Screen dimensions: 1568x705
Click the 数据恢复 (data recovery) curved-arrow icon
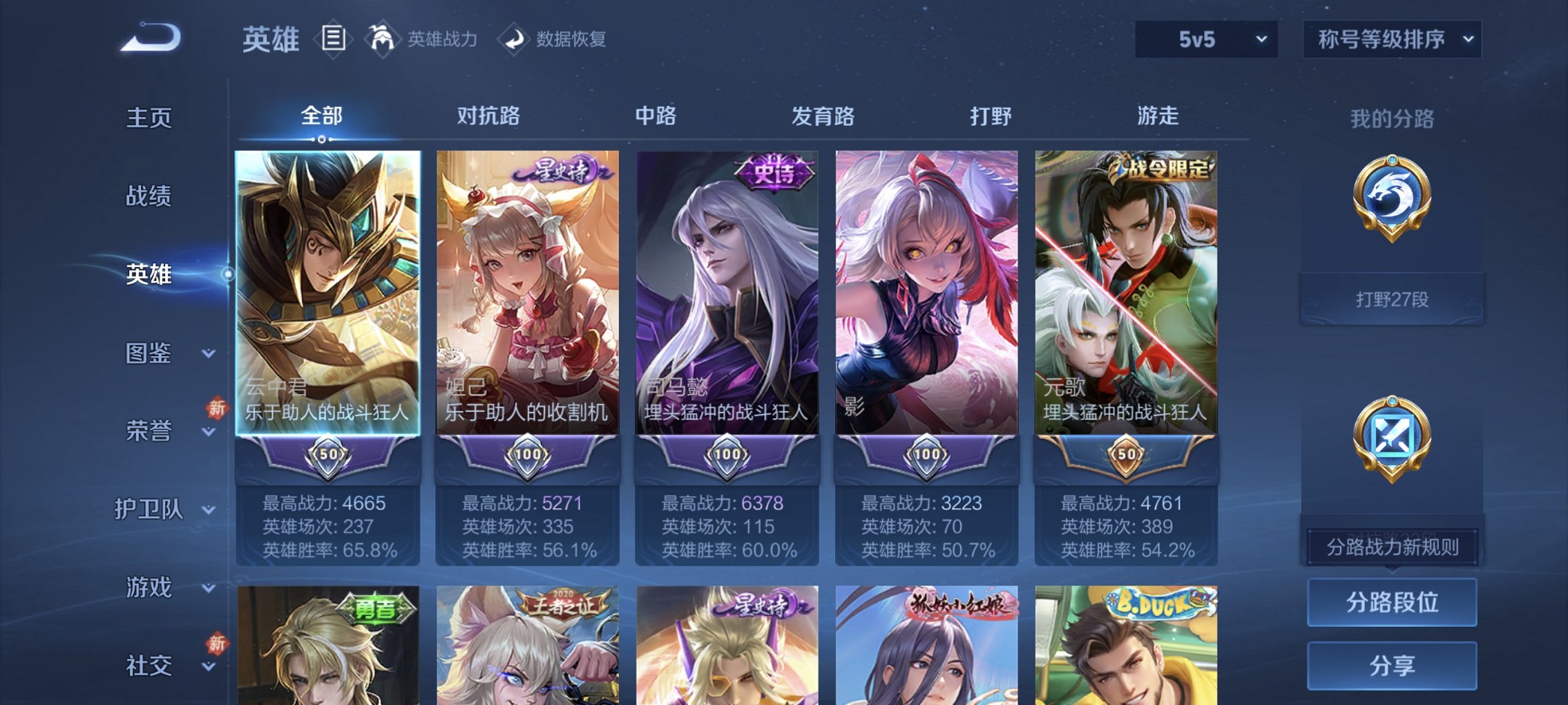(x=512, y=38)
